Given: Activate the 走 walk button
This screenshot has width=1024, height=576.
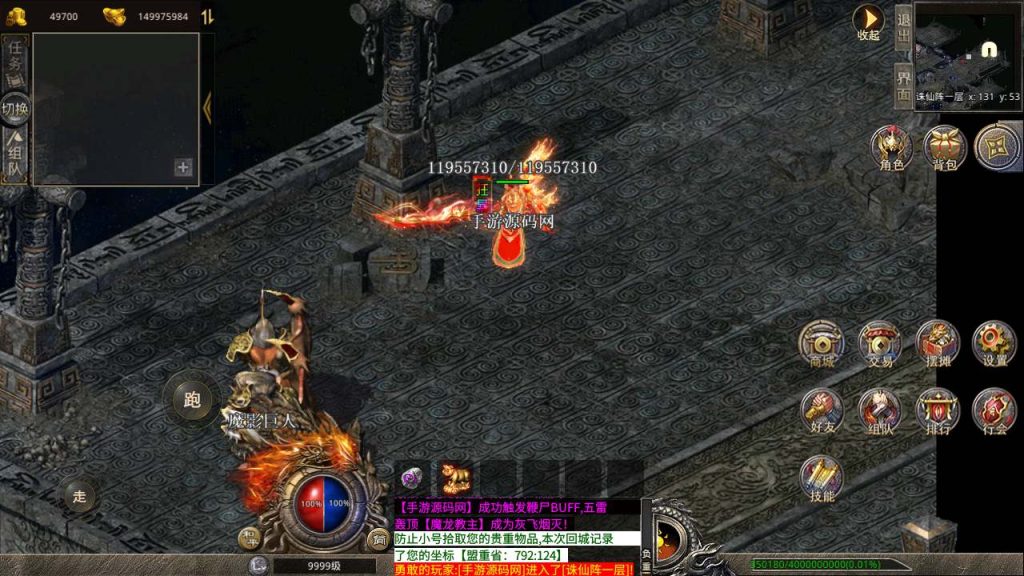Looking at the screenshot, I should click(x=82, y=494).
